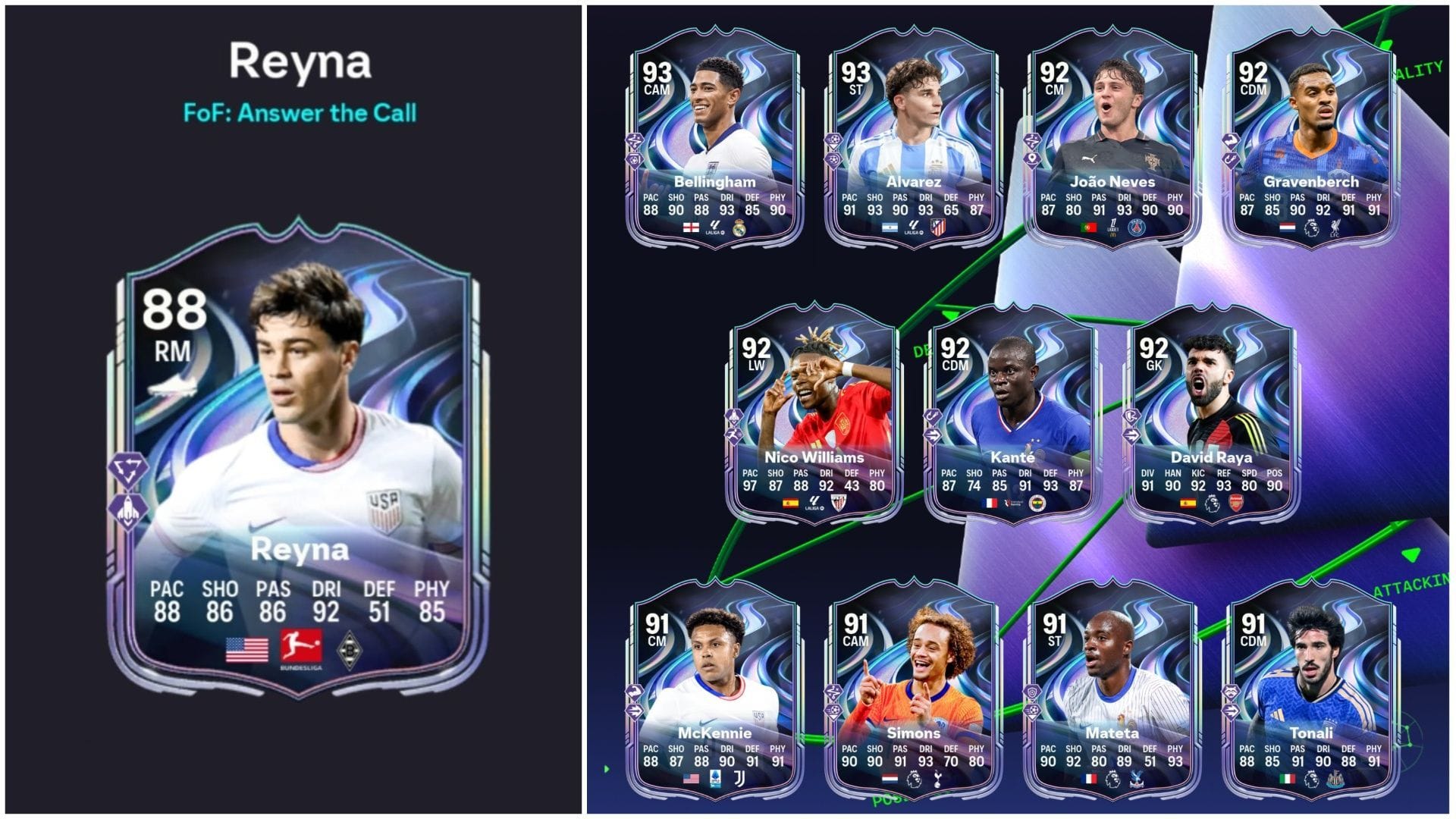Select the rocket boost playstyle icon on Reyna's card
1456x819 pixels.
click(x=127, y=510)
